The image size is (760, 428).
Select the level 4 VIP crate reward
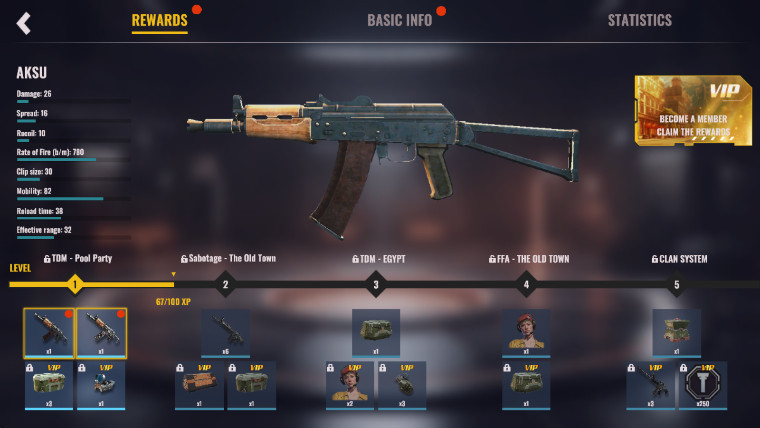click(526, 385)
